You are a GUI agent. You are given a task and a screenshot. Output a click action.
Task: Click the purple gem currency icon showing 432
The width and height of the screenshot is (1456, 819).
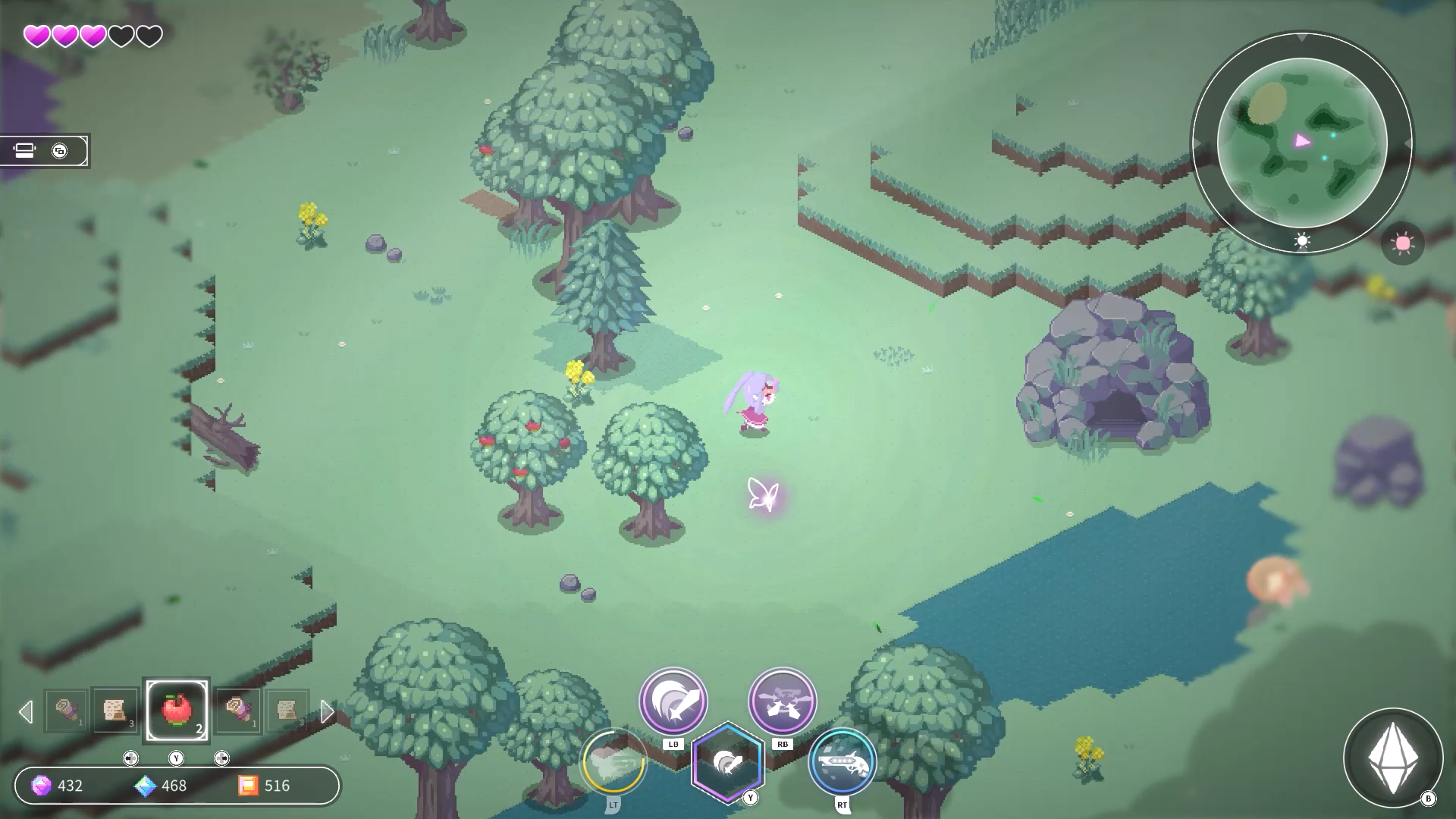pyautogui.click(x=42, y=786)
